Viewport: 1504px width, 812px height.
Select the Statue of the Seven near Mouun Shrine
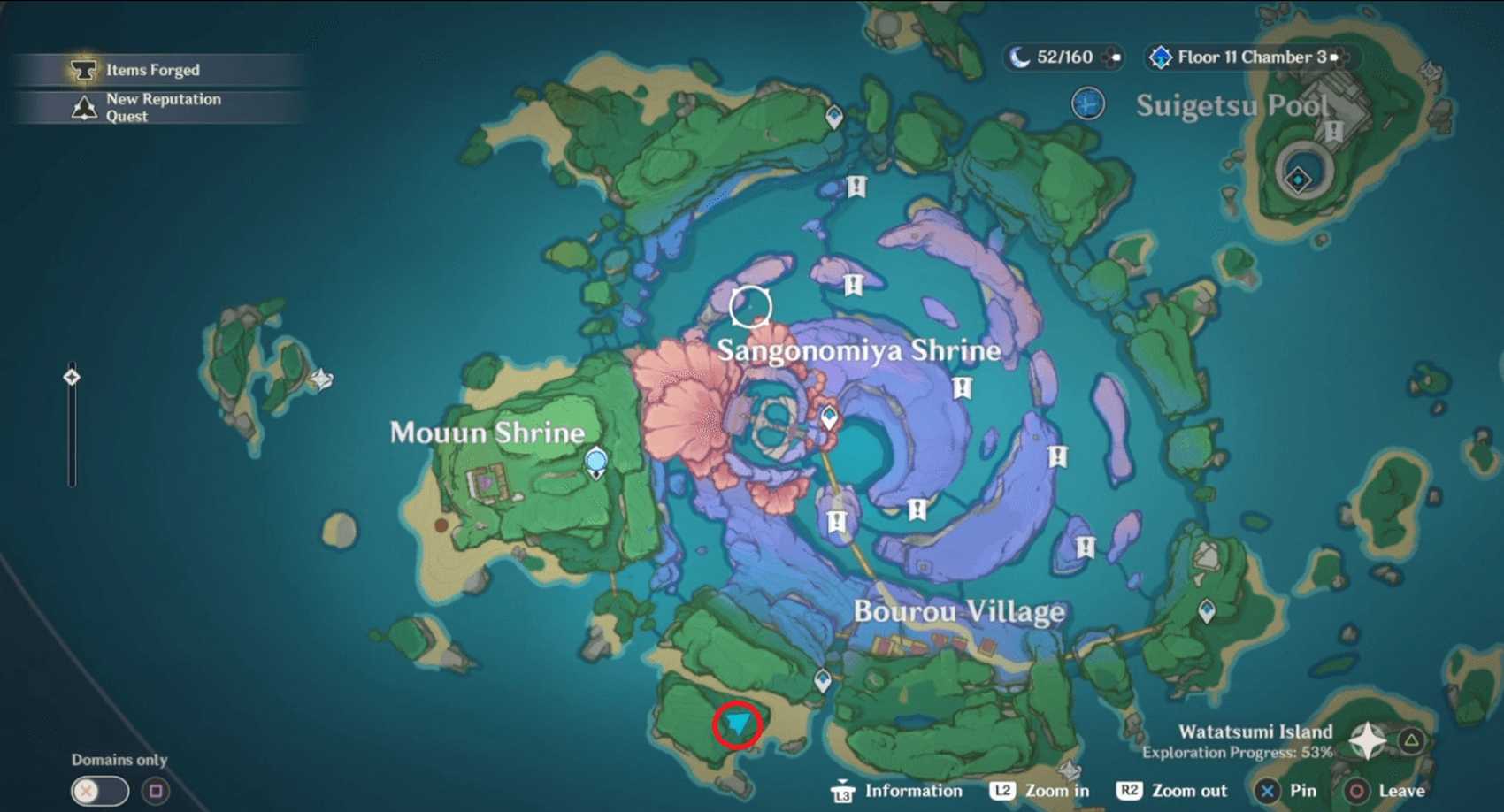pyautogui.click(x=596, y=462)
